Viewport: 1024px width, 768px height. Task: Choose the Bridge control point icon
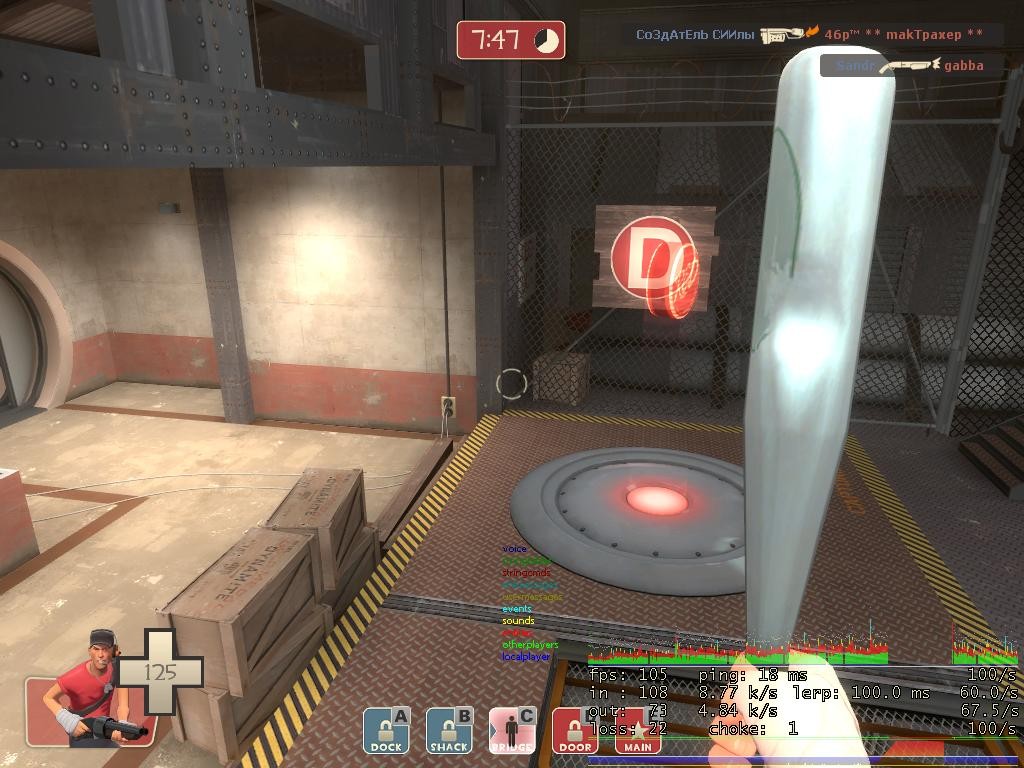[x=512, y=731]
